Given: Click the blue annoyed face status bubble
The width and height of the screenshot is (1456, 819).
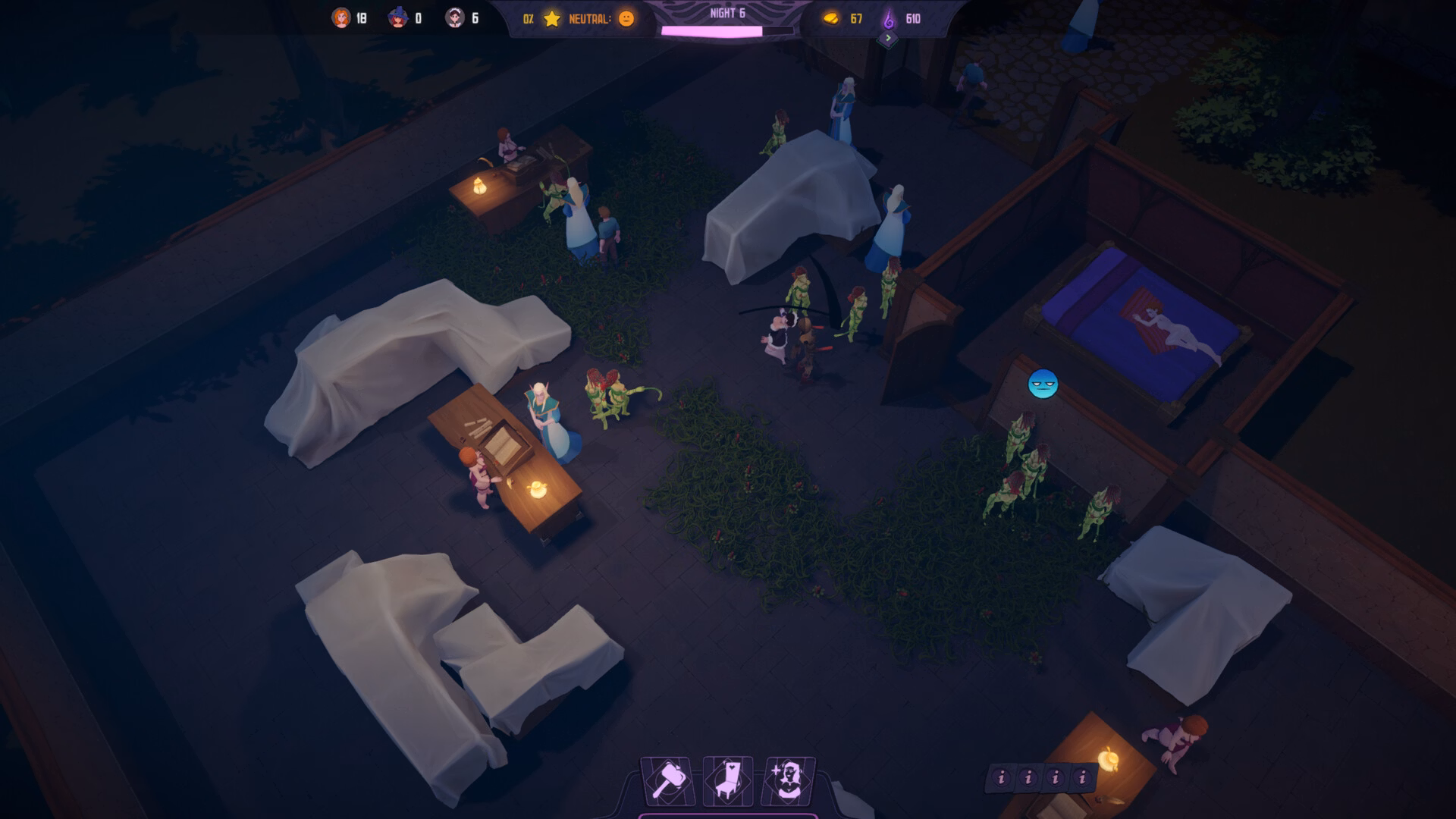Looking at the screenshot, I should coord(1043,384).
